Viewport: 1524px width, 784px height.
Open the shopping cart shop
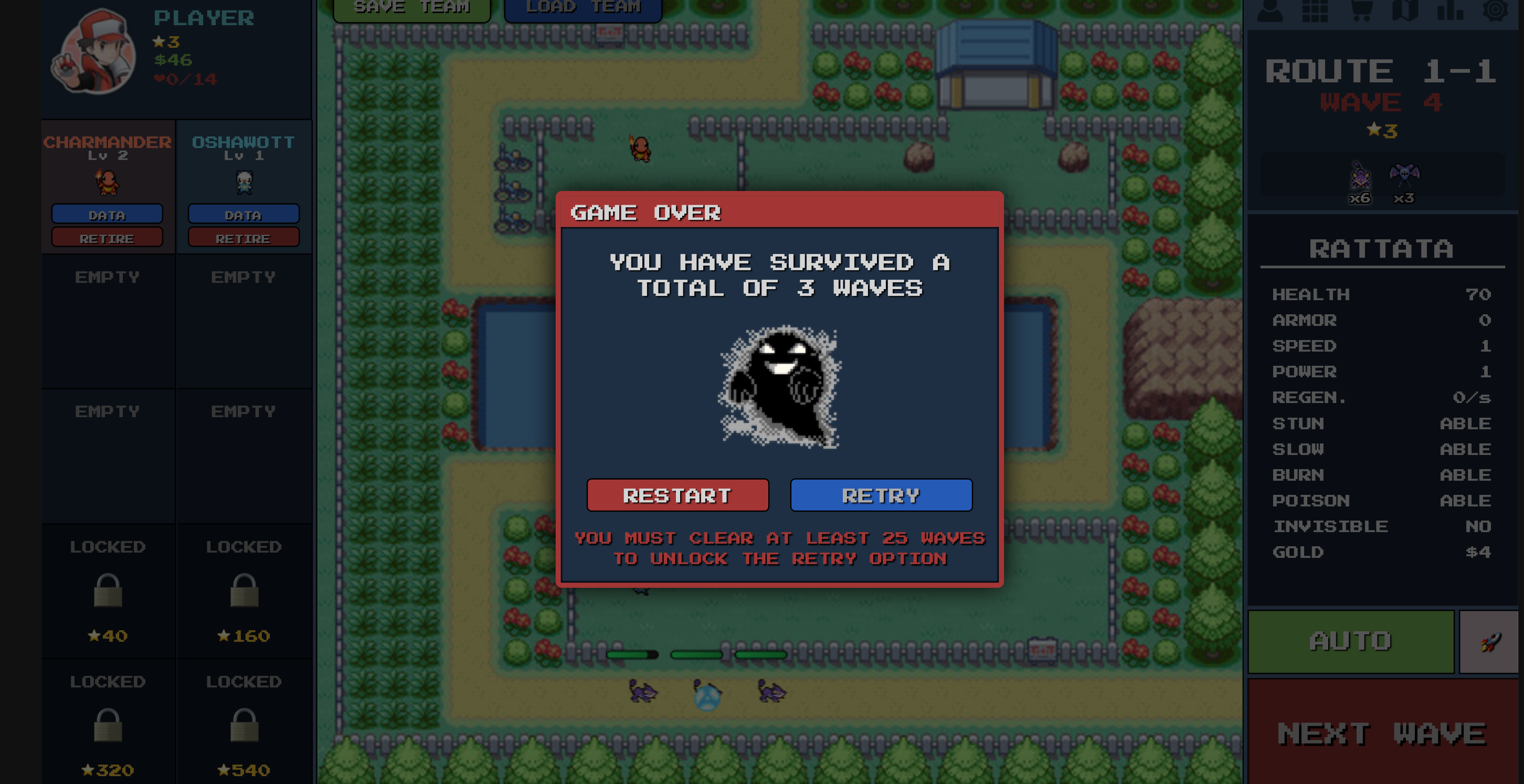[x=1361, y=10]
